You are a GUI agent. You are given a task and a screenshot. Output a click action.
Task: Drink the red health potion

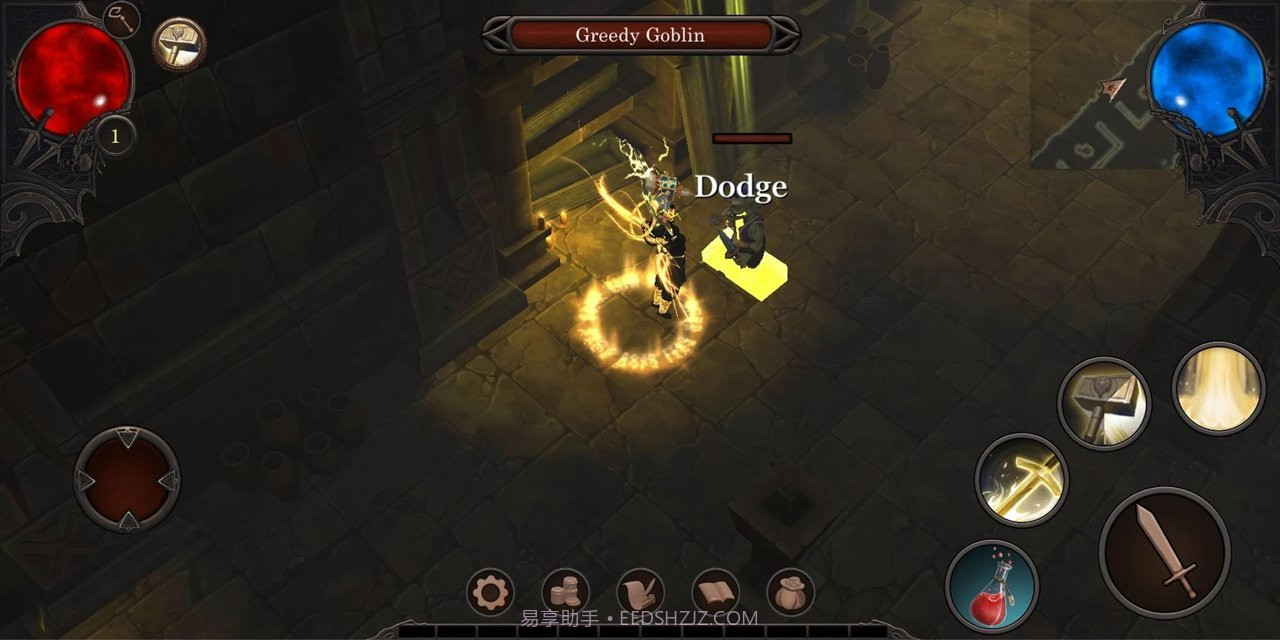(992, 586)
